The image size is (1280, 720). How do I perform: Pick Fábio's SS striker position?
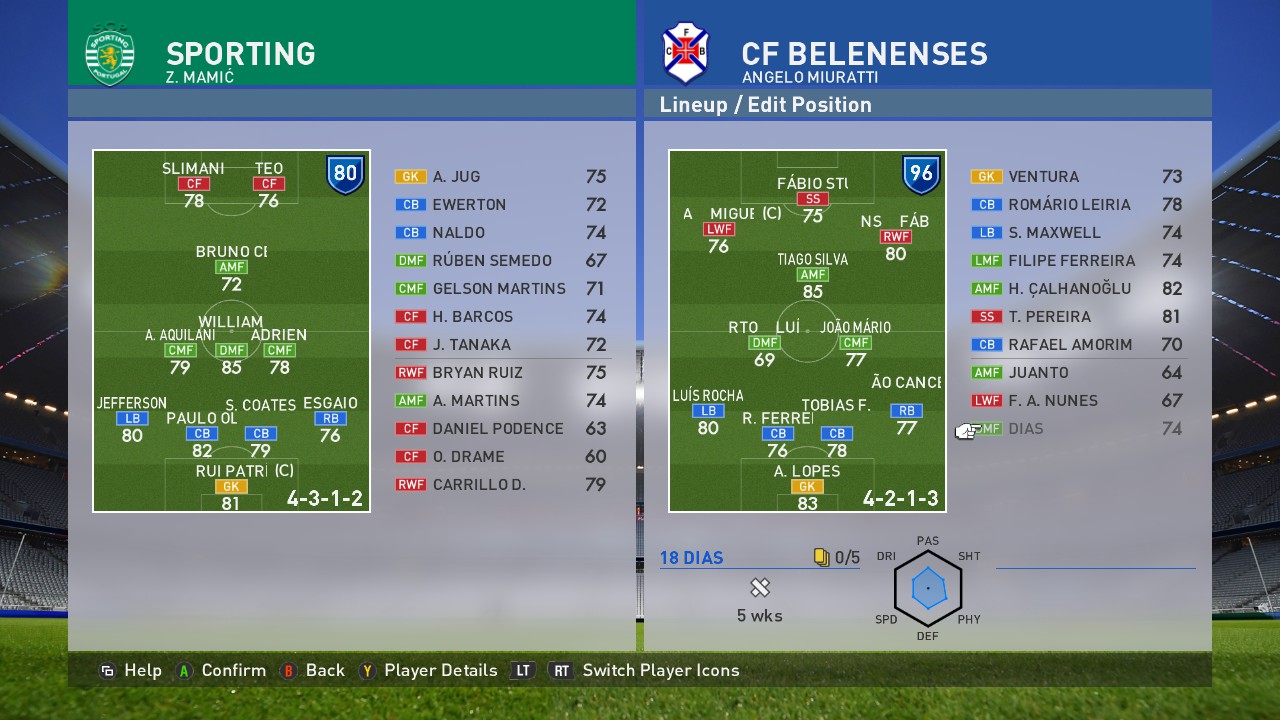[812, 199]
